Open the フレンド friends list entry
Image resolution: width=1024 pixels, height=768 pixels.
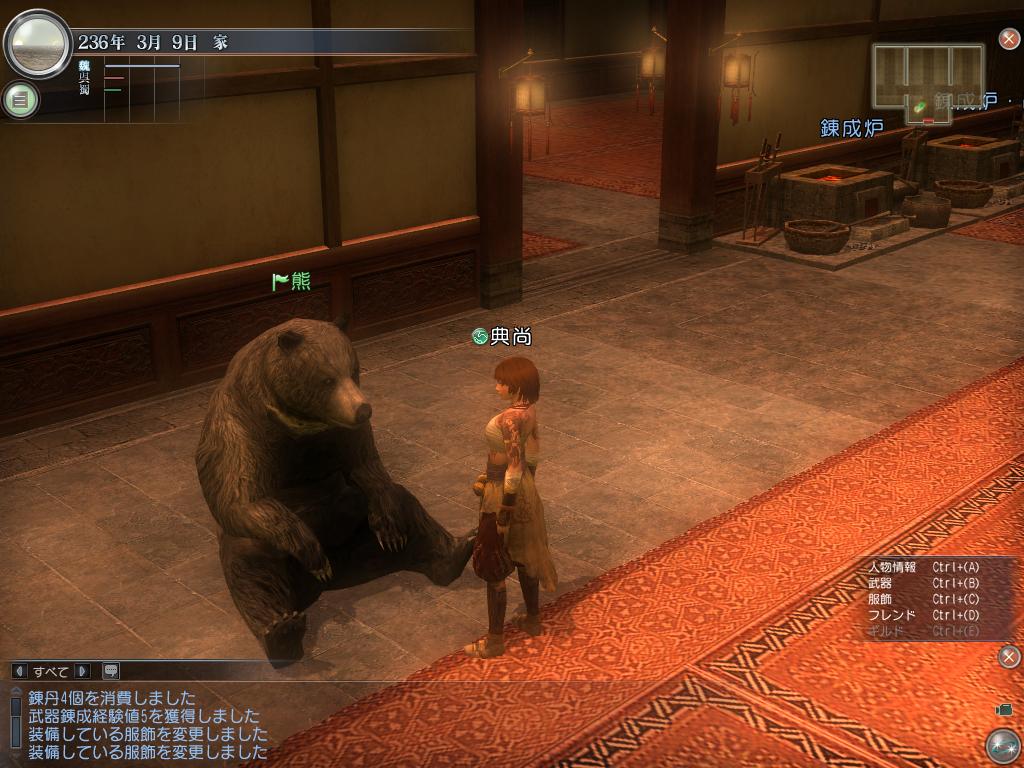click(x=893, y=615)
